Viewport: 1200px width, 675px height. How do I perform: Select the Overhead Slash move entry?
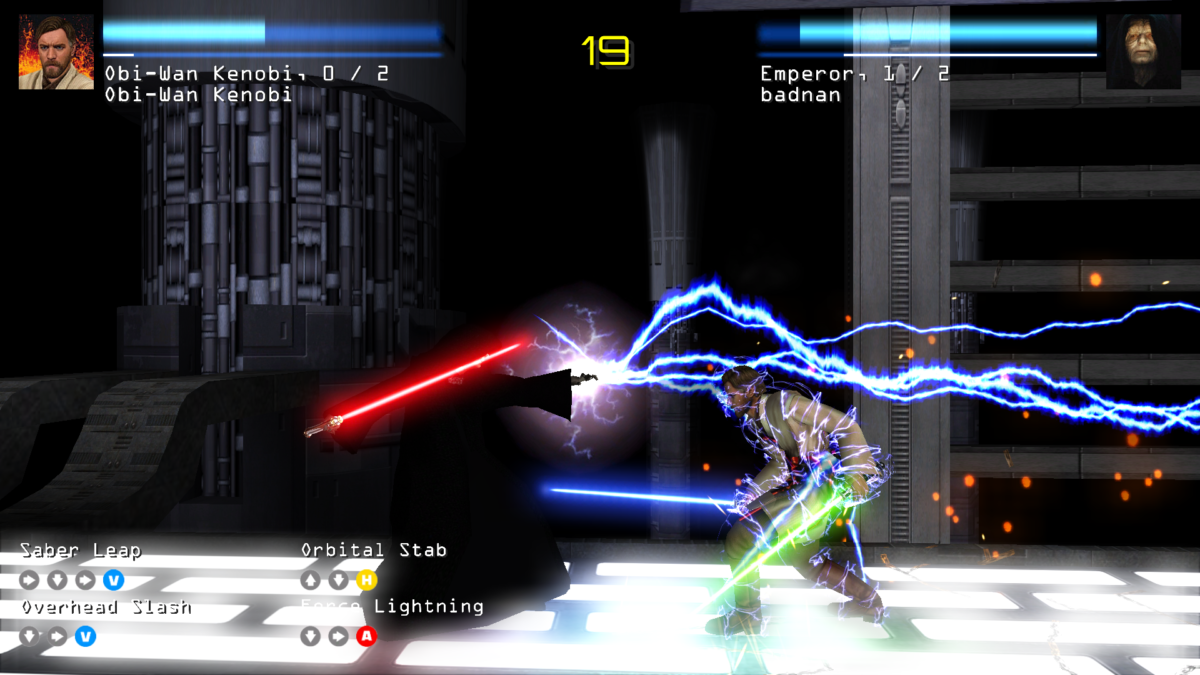pos(106,607)
